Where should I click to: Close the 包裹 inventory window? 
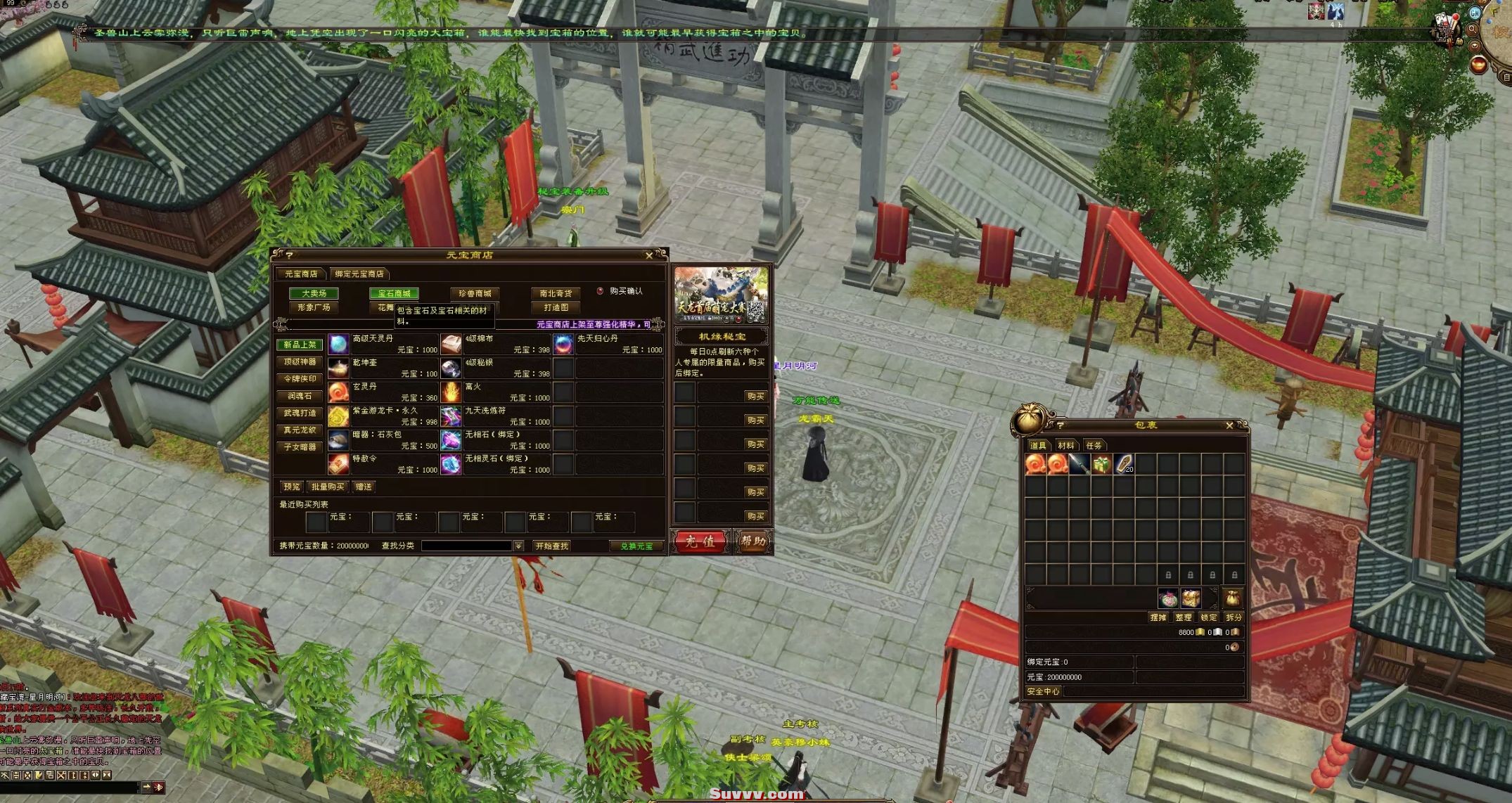click(1229, 425)
